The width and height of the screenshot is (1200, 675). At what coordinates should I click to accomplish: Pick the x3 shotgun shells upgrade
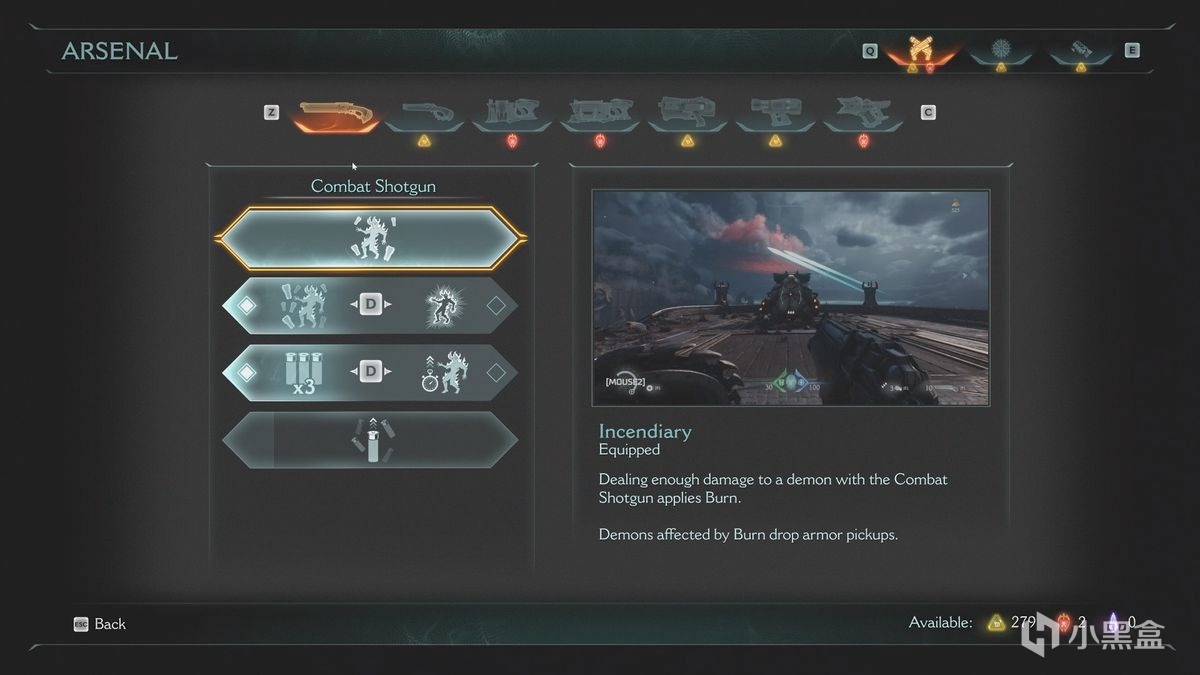pyautogui.click(x=301, y=373)
